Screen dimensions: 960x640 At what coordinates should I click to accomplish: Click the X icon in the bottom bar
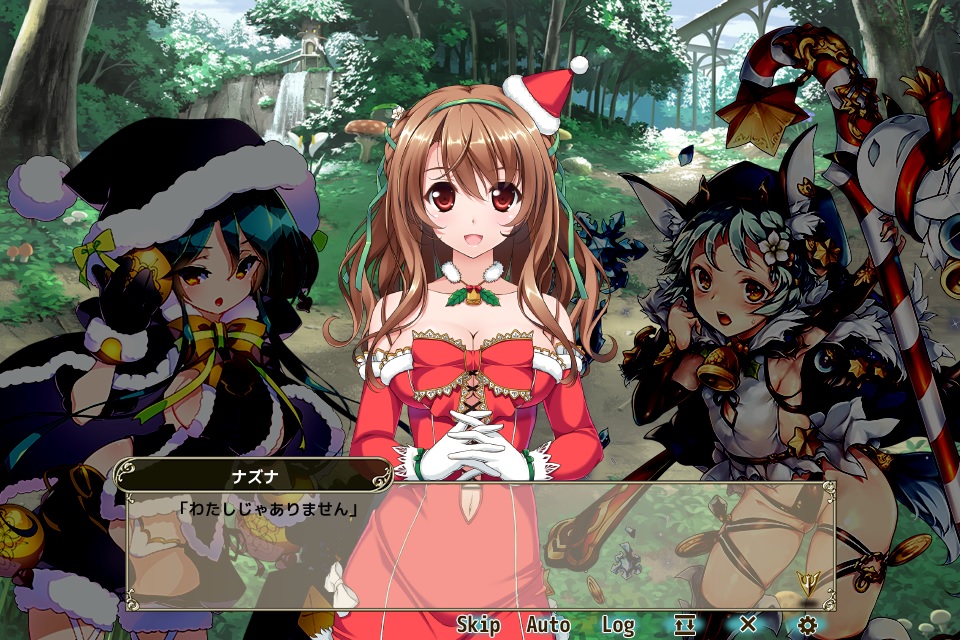[x=747, y=625]
